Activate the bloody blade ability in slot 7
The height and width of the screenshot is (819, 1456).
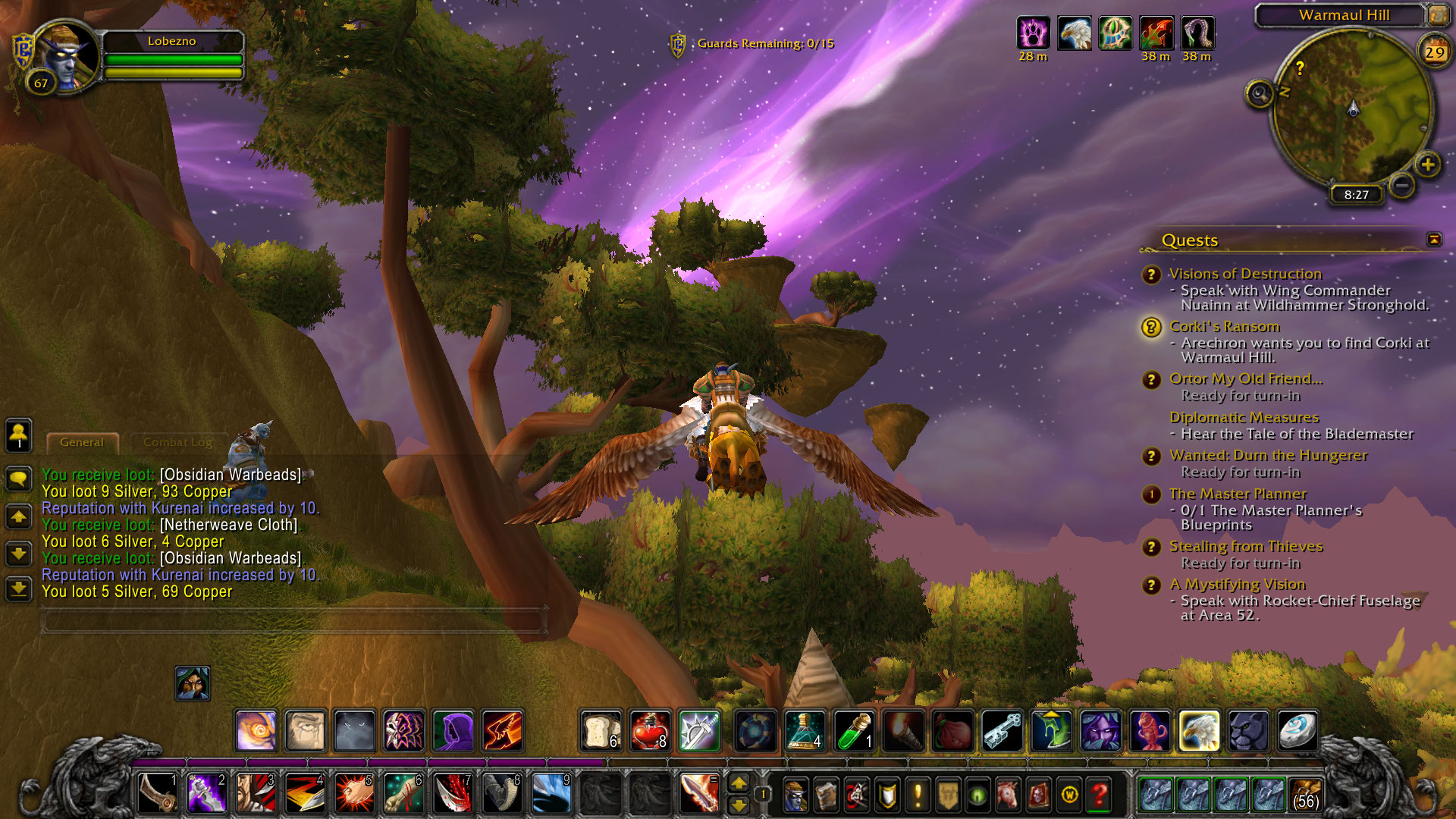(453, 794)
